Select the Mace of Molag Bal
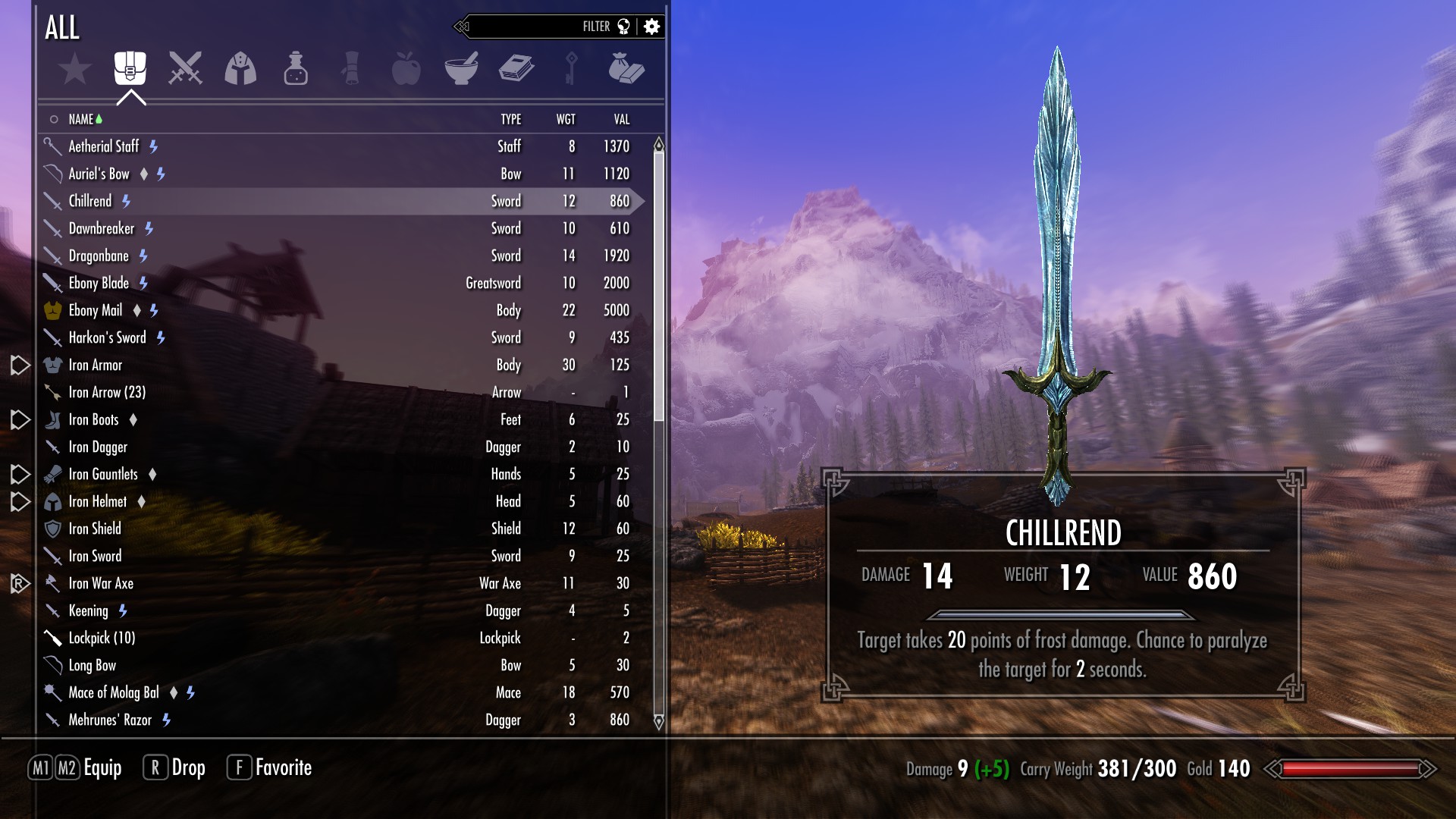The width and height of the screenshot is (1456, 819). [x=114, y=692]
